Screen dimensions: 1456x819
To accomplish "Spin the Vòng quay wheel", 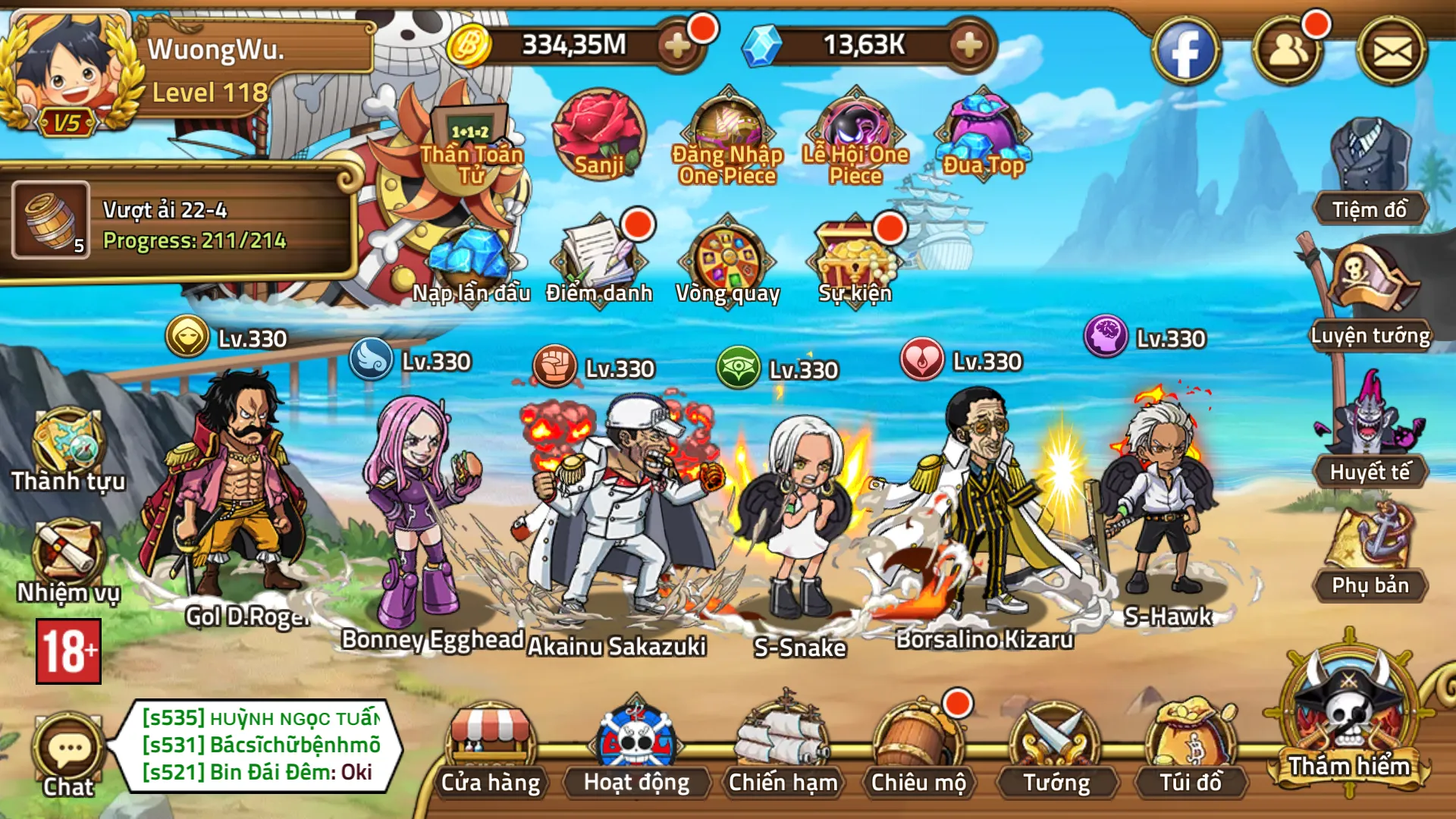I will [x=728, y=258].
